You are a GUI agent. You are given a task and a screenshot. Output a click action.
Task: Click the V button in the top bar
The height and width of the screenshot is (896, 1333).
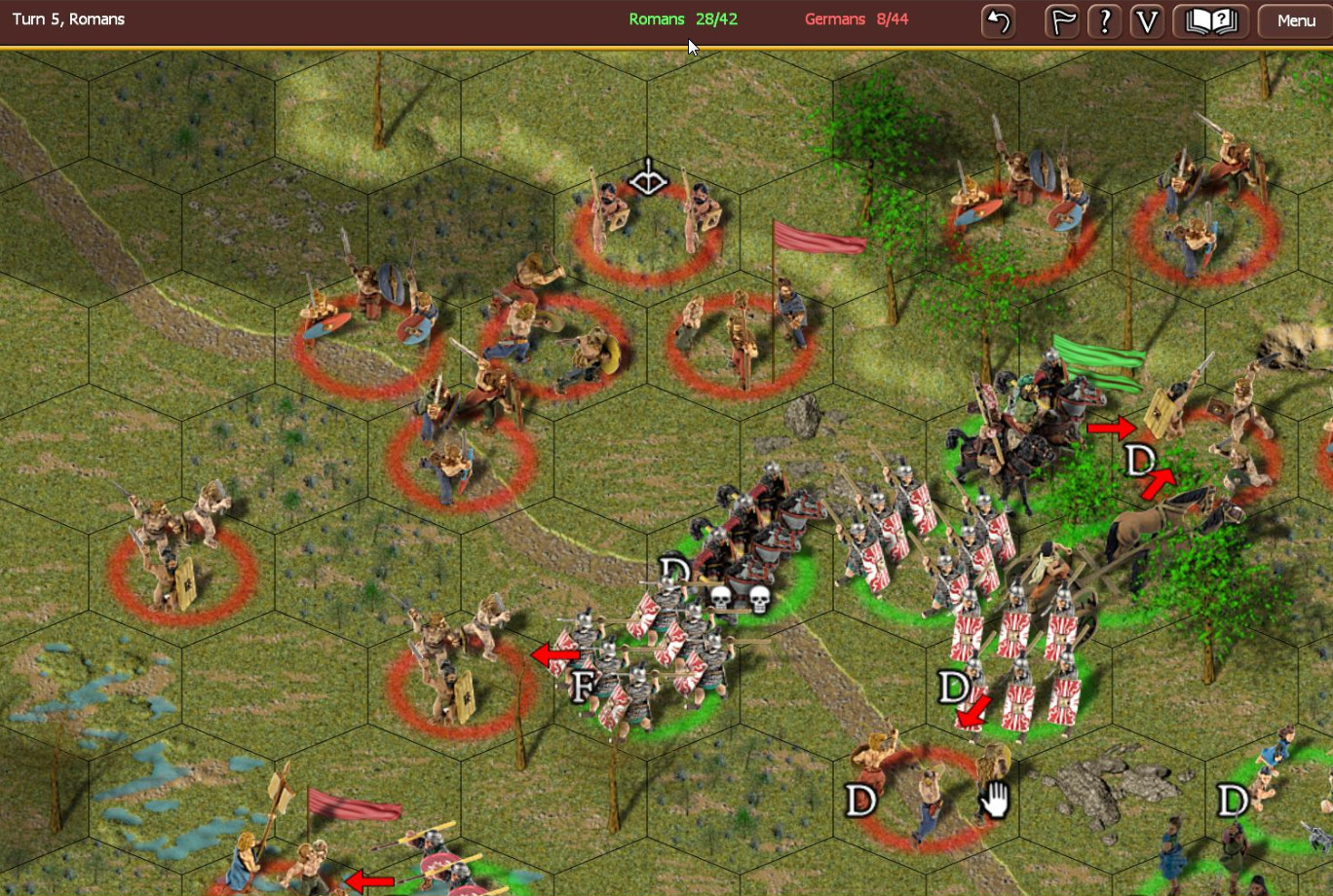tap(1147, 20)
